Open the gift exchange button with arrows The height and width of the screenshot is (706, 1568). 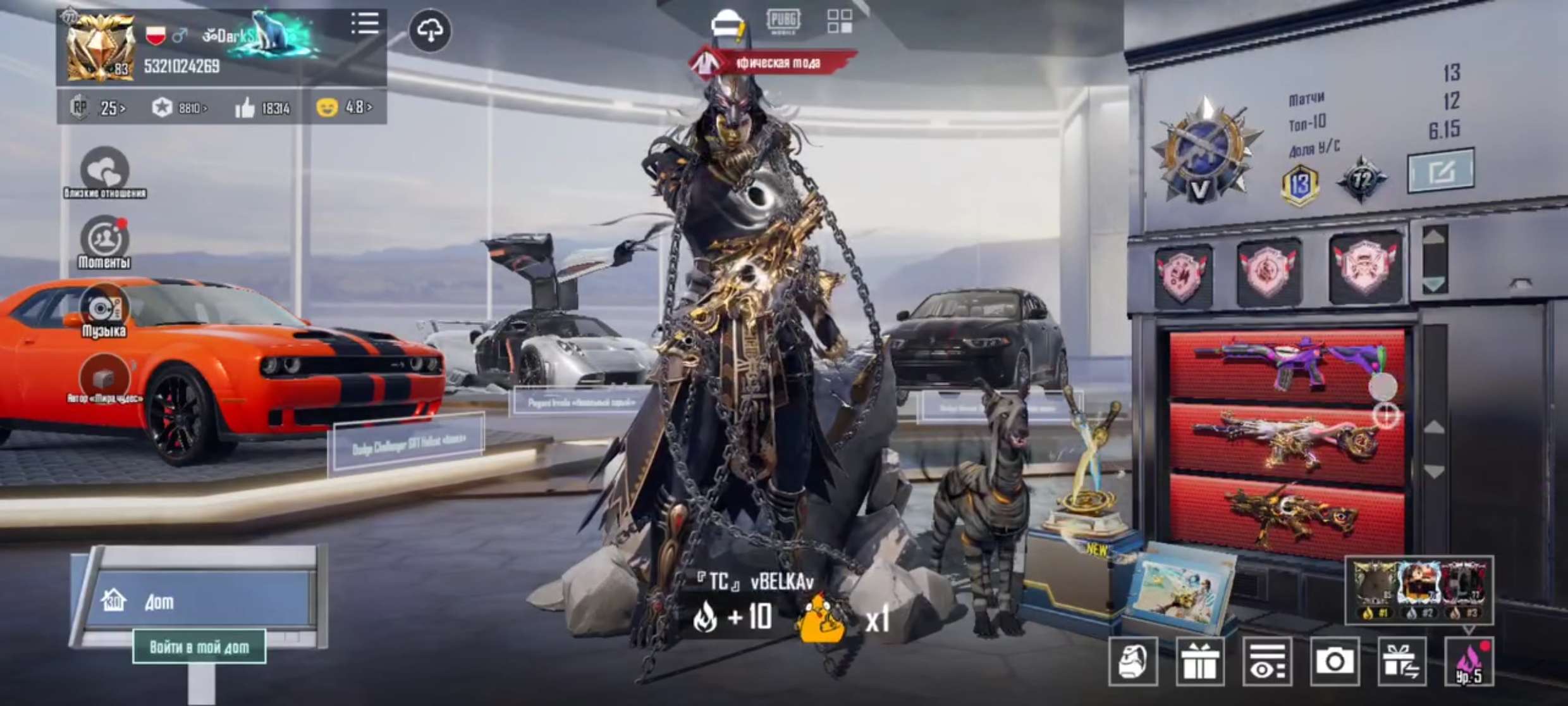1402,662
